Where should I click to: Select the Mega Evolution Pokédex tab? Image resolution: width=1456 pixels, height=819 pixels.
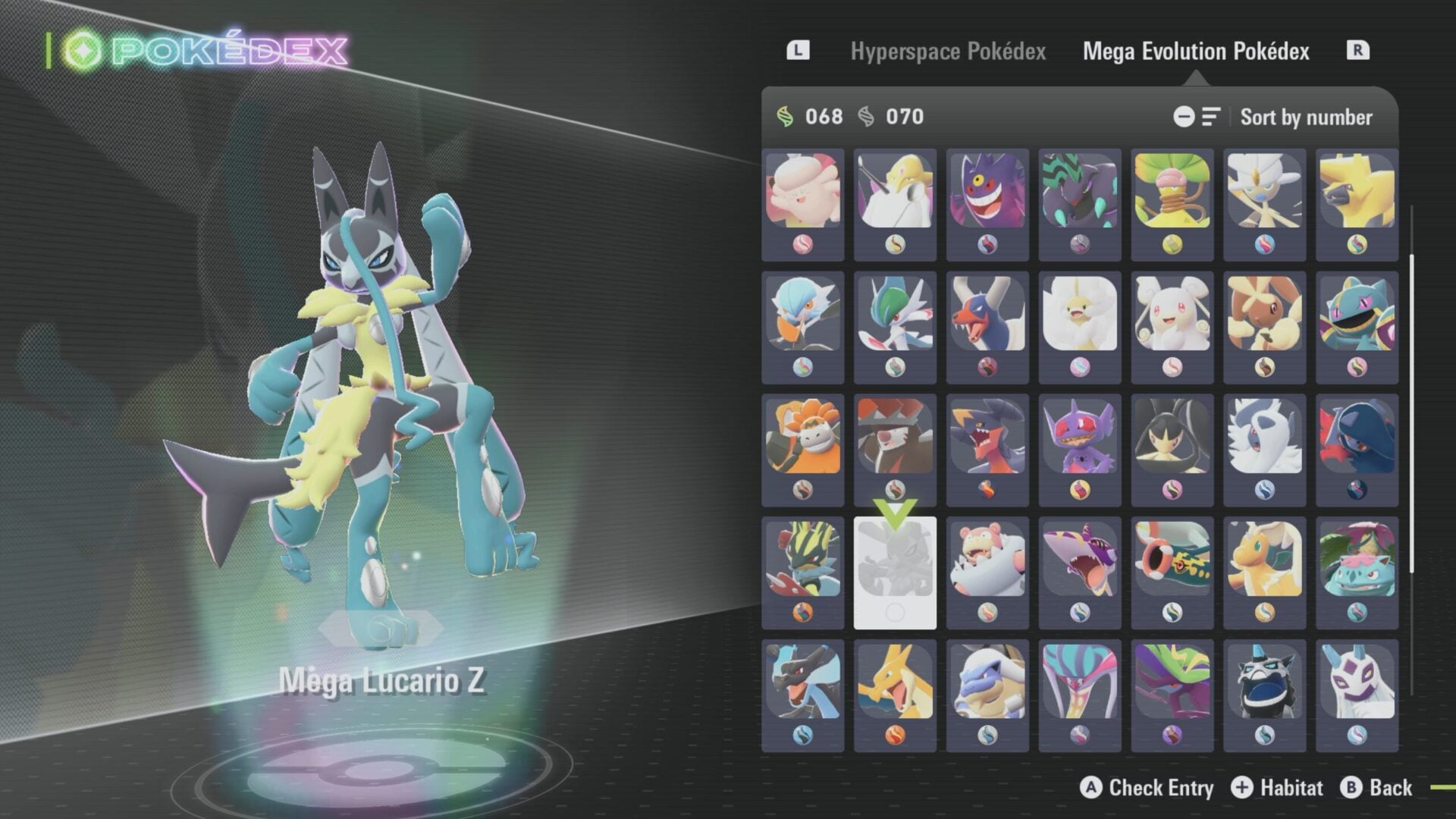(x=1196, y=52)
